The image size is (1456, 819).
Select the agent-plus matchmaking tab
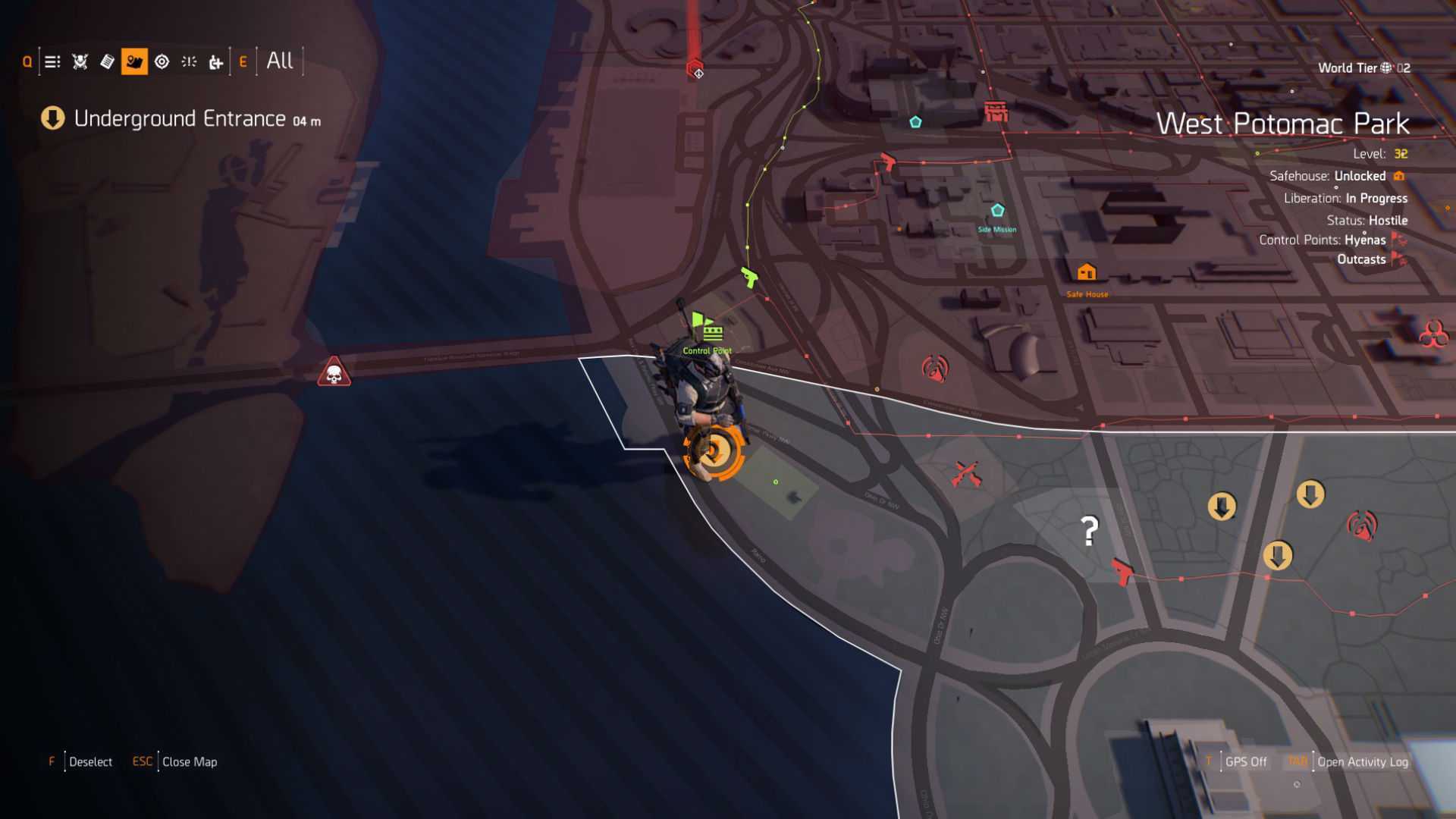[216, 62]
